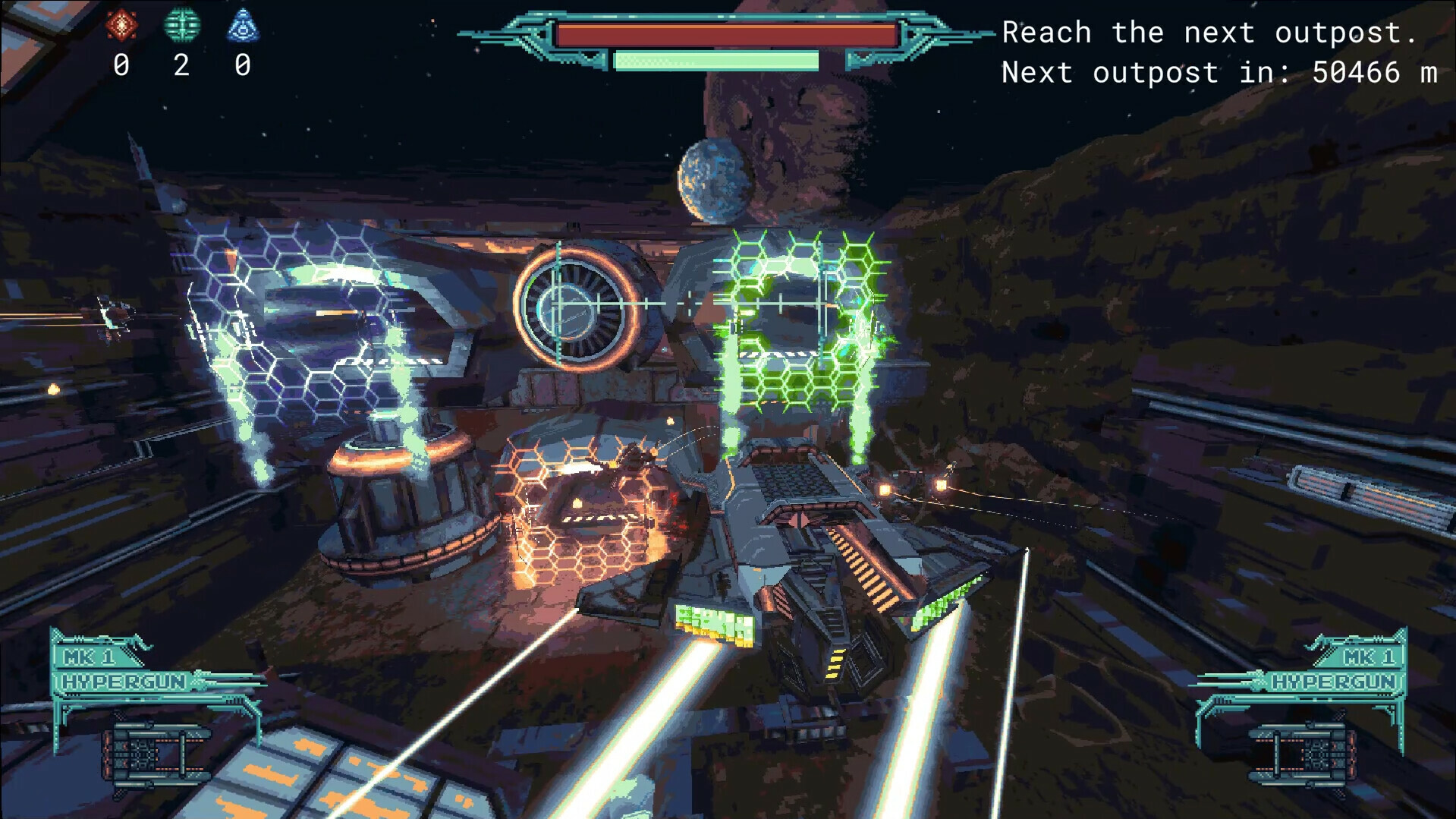The width and height of the screenshot is (1456, 819).
Task: Click the green orb resource icon showing 2
Action: point(182,24)
